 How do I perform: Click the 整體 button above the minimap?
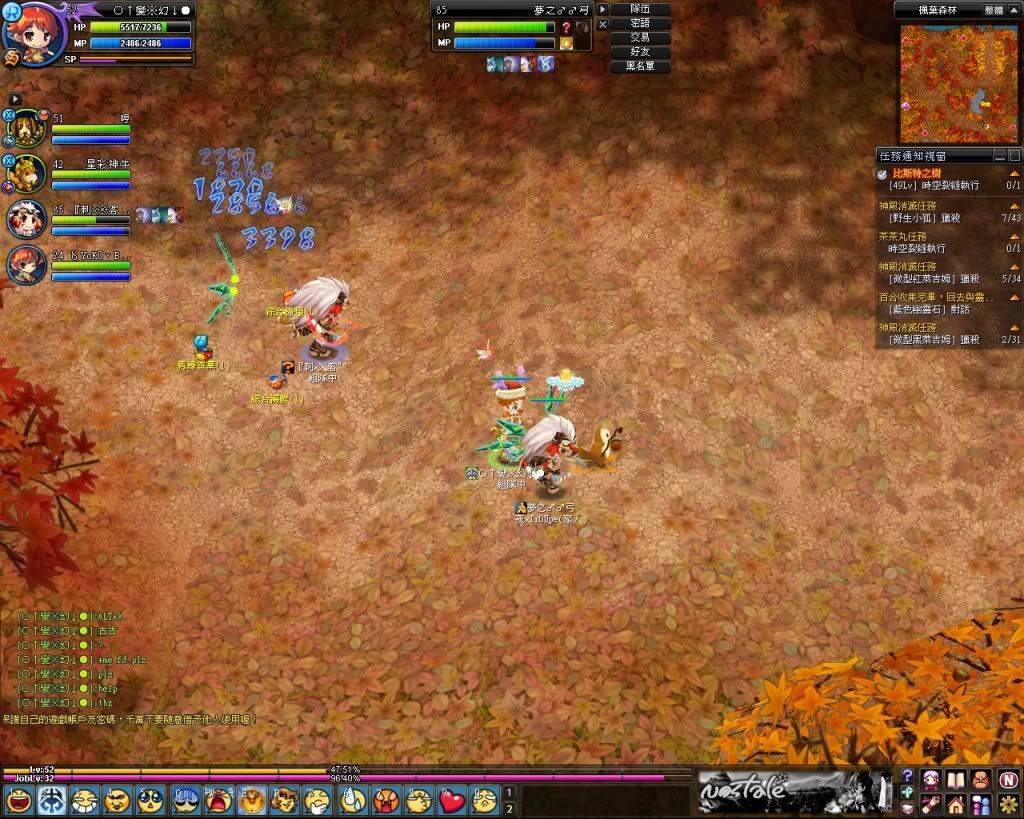point(993,8)
